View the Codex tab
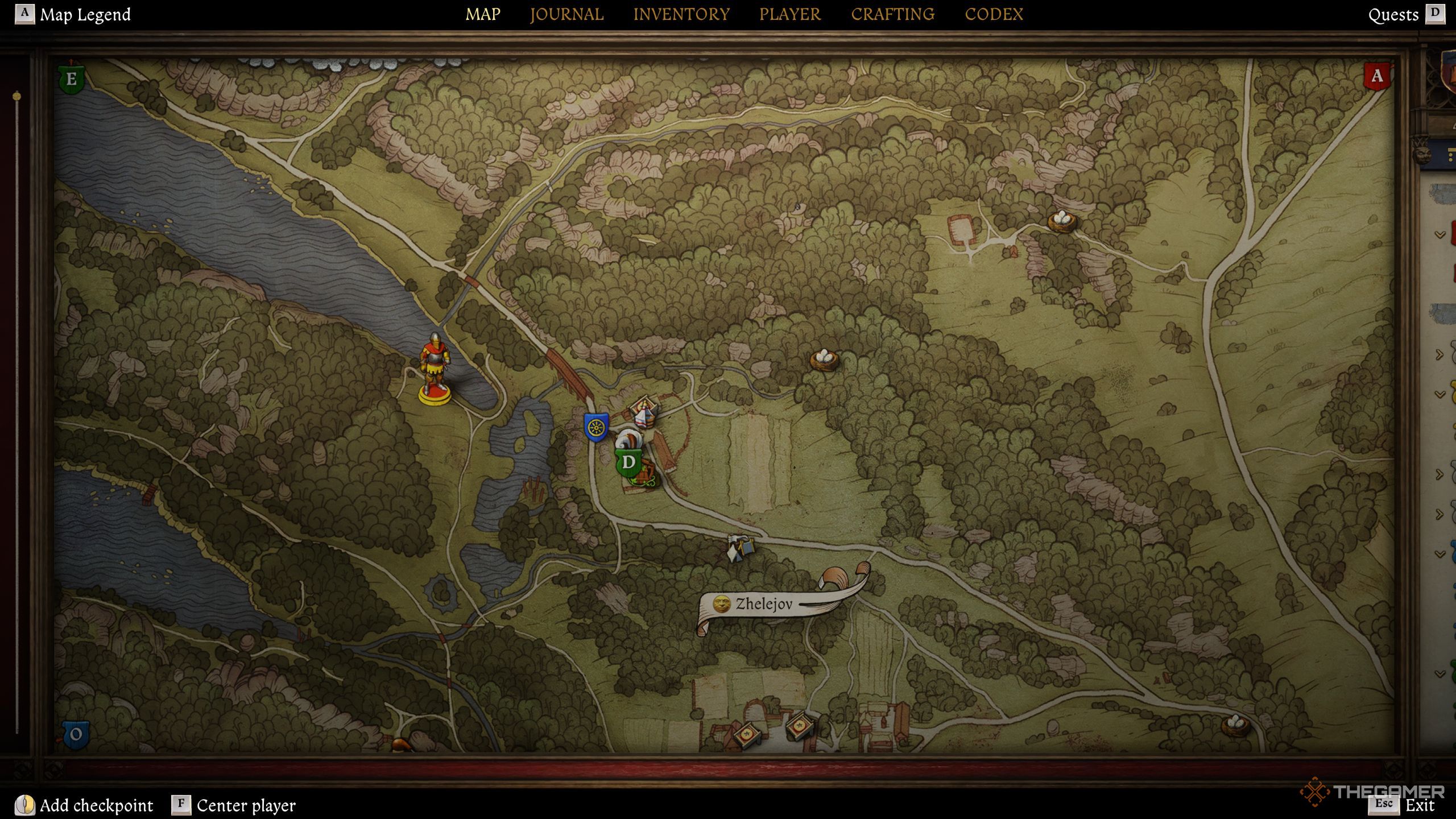This screenshot has height=819, width=1456. [994, 14]
